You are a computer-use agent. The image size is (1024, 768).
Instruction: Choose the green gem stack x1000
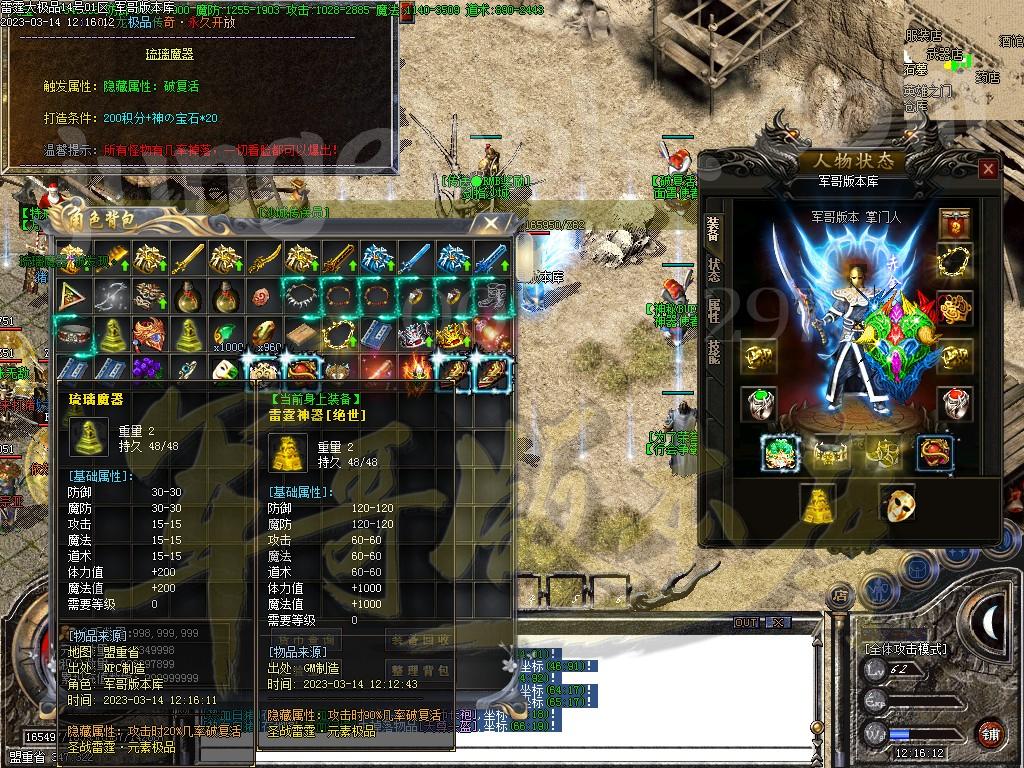click(224, 333)
